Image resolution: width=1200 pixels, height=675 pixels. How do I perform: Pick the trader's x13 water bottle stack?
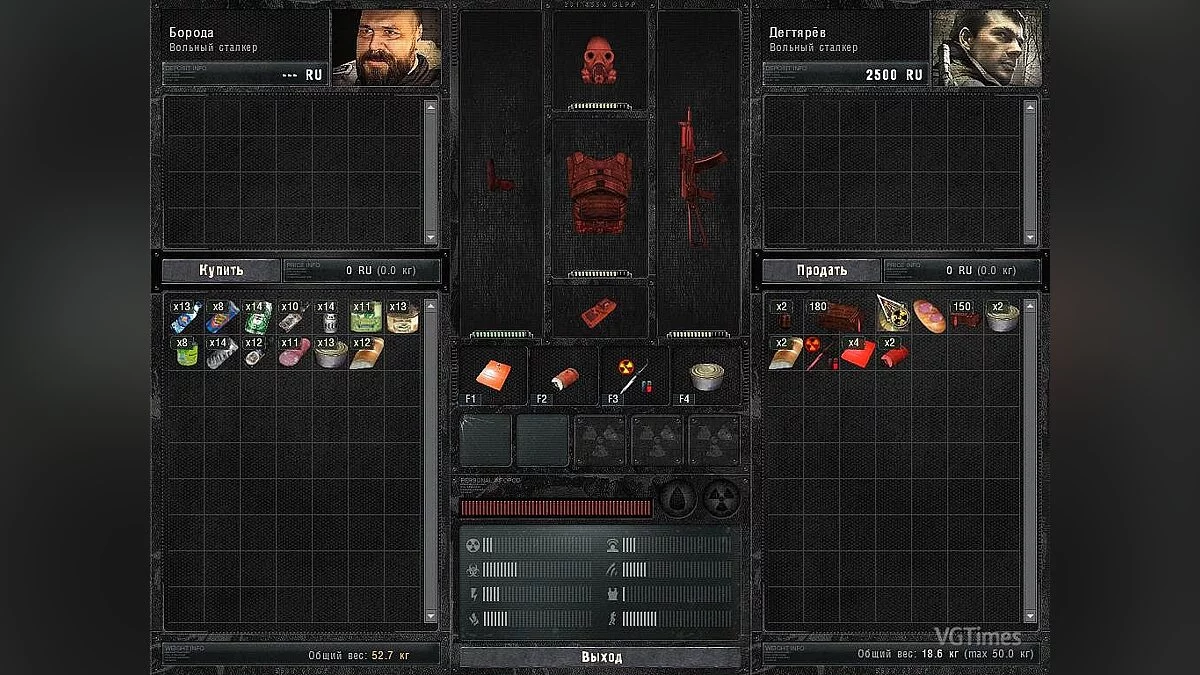click(186, 317)
